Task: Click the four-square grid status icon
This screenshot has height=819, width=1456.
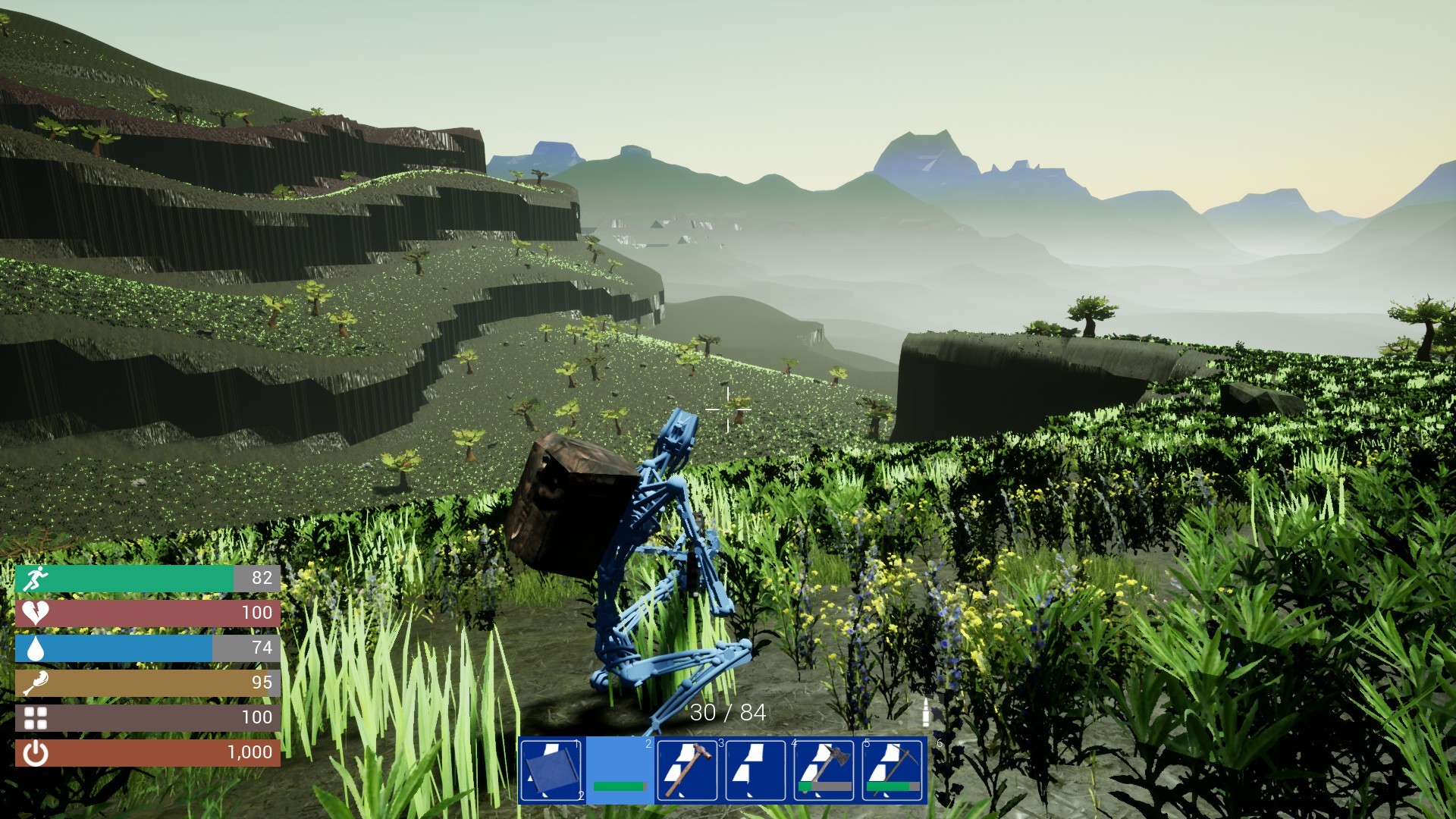Action: pyautogui.click(x=36, y=719)
